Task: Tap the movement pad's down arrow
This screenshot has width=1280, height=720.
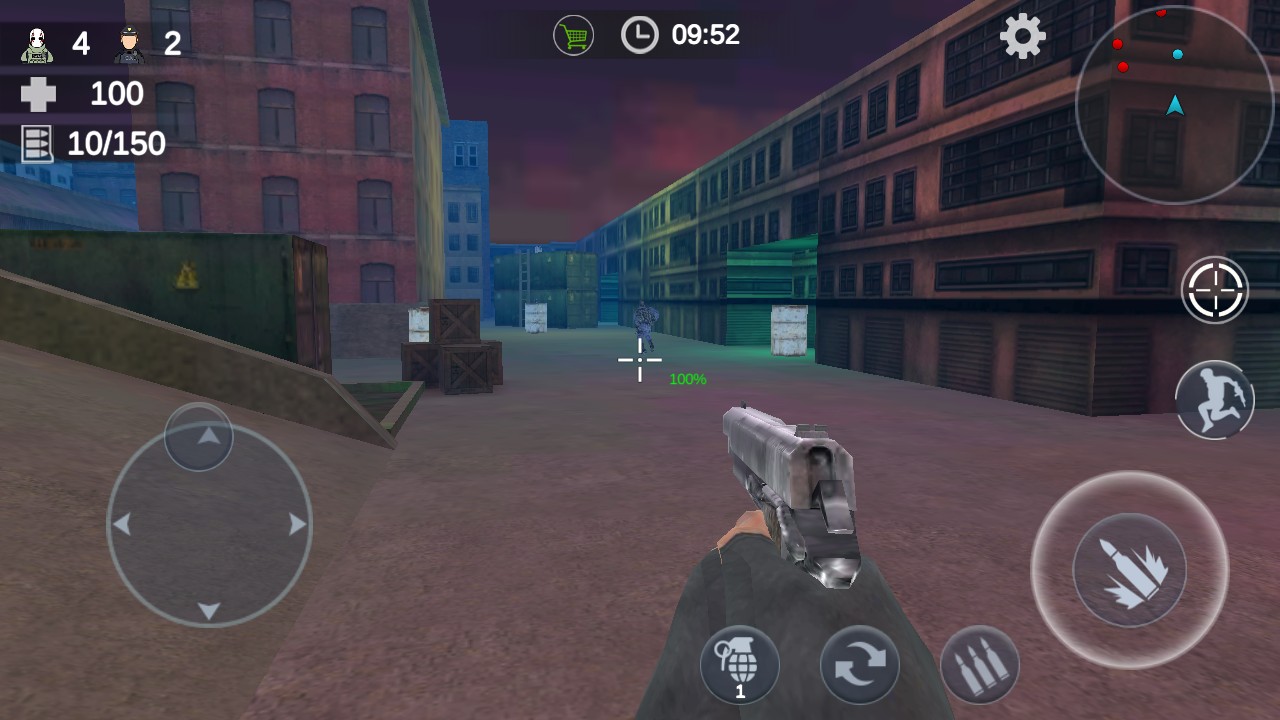Action: pyautogui.click(x=208, y=610)
